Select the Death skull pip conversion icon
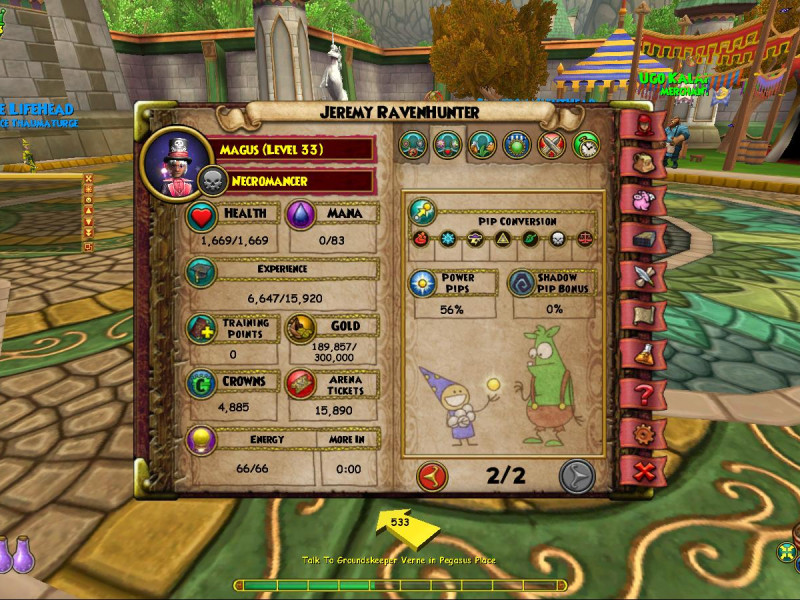The width and height of the screenshot is (800, 600). pyautogui.click(x=558, y=241)
